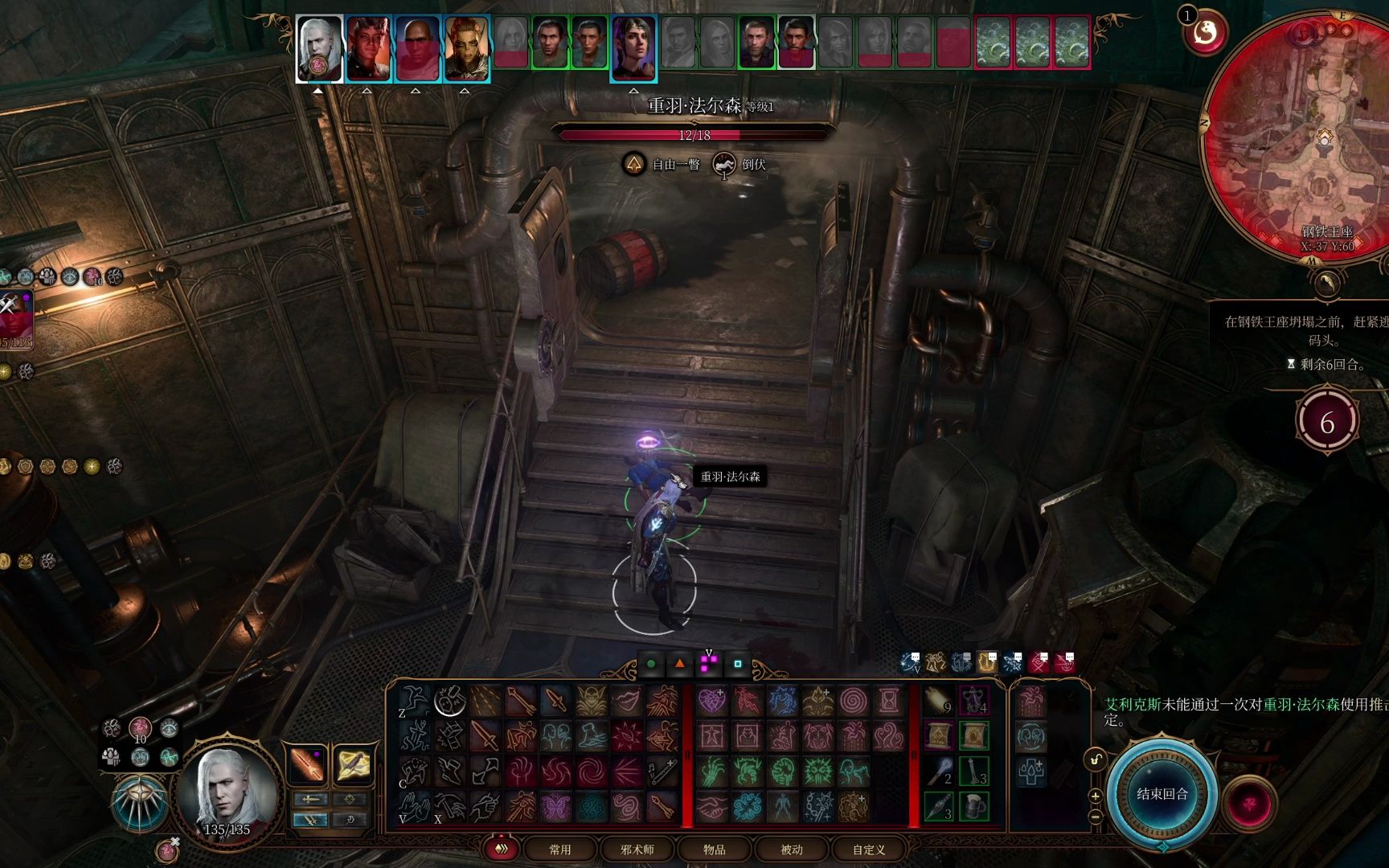Switch to the 自定义 custom tab
Screen dimensions: 1389x868
pyautogui.click(x=869, y=850)
